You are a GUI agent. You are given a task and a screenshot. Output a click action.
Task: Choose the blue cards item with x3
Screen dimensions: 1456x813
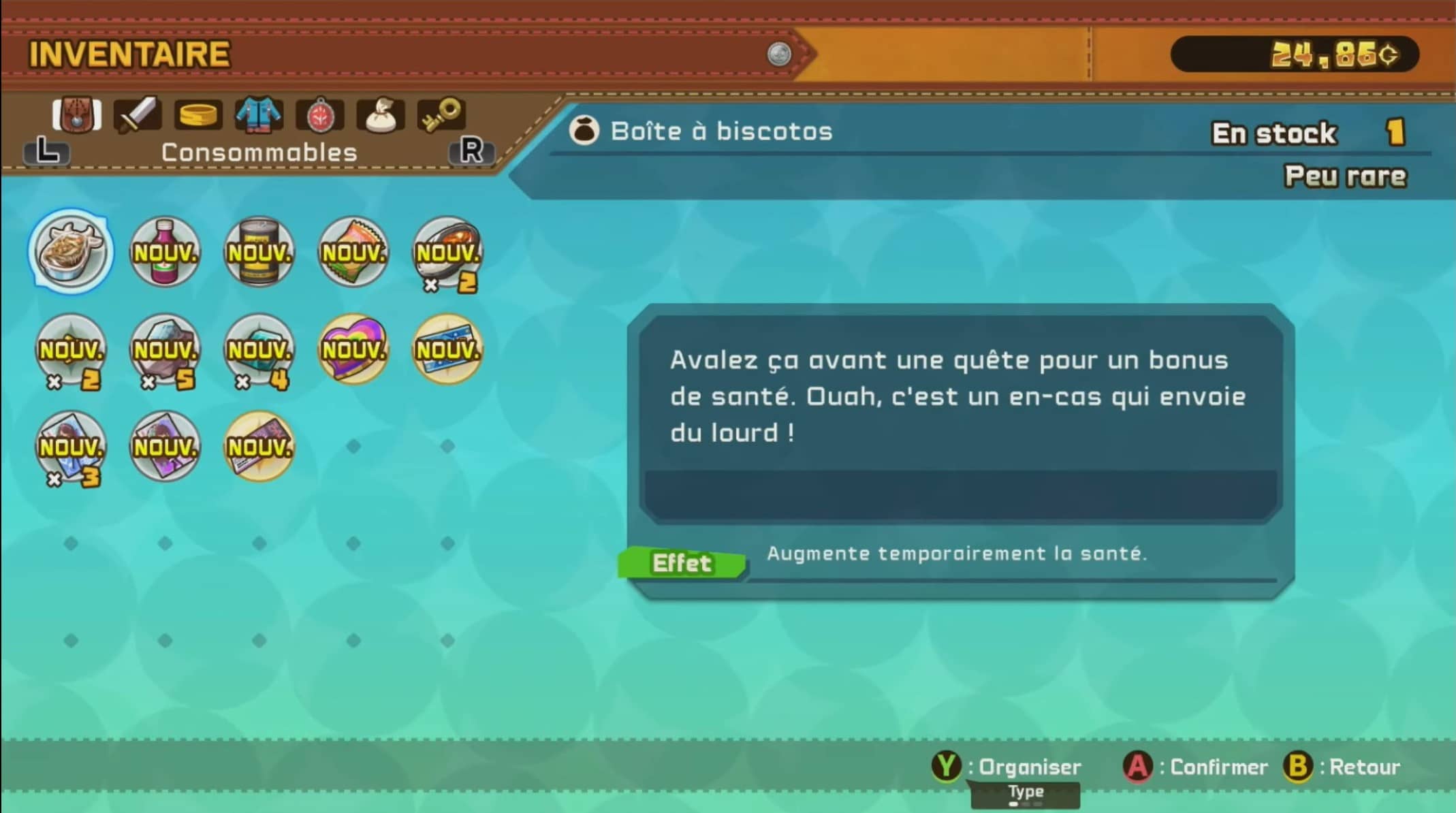coord(71,447)
